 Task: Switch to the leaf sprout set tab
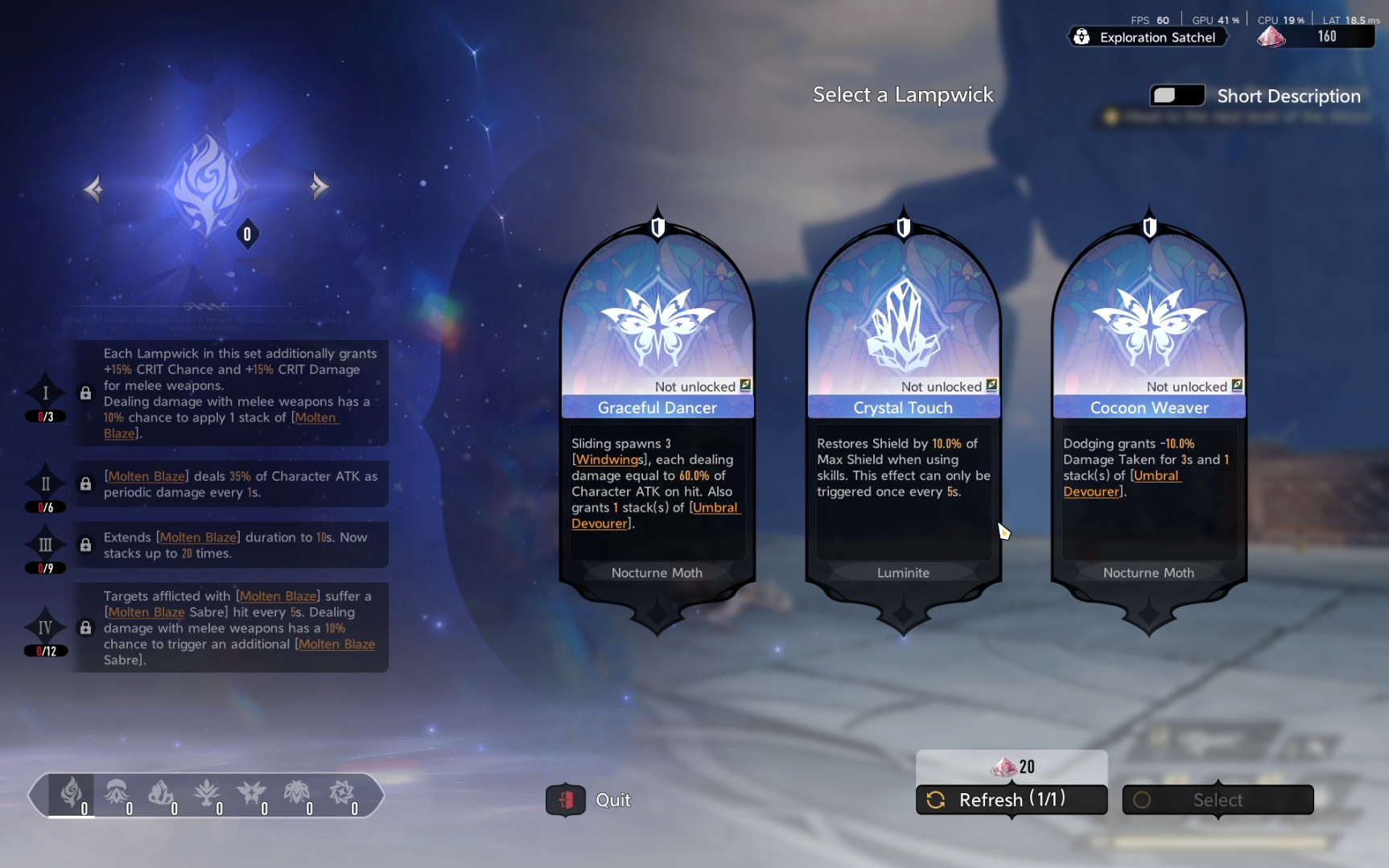tap(207, 795)
